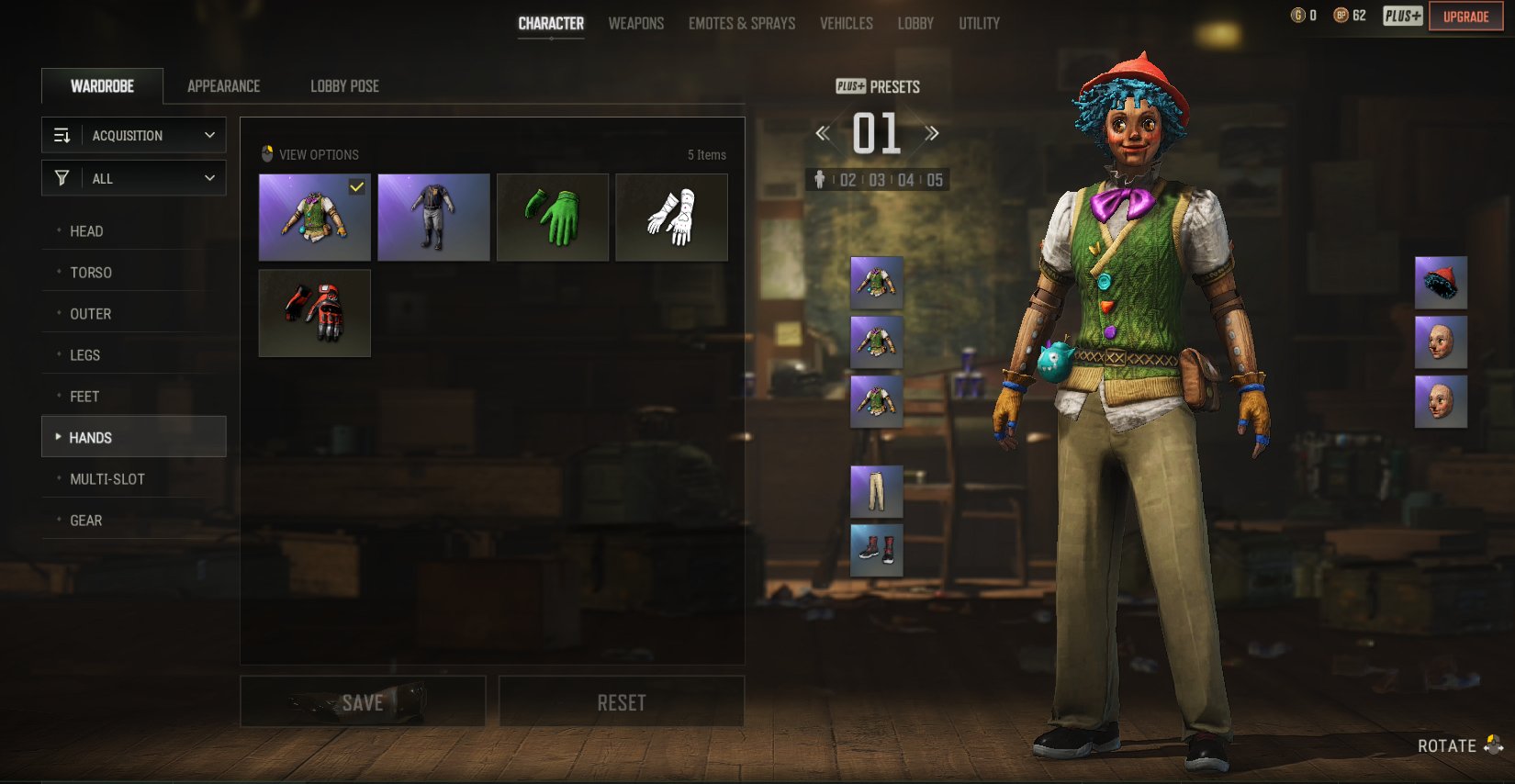The height and width of the screenshot is (784, 1515).
Task: Select the Head wardrobe category
Action: [86, 231]
